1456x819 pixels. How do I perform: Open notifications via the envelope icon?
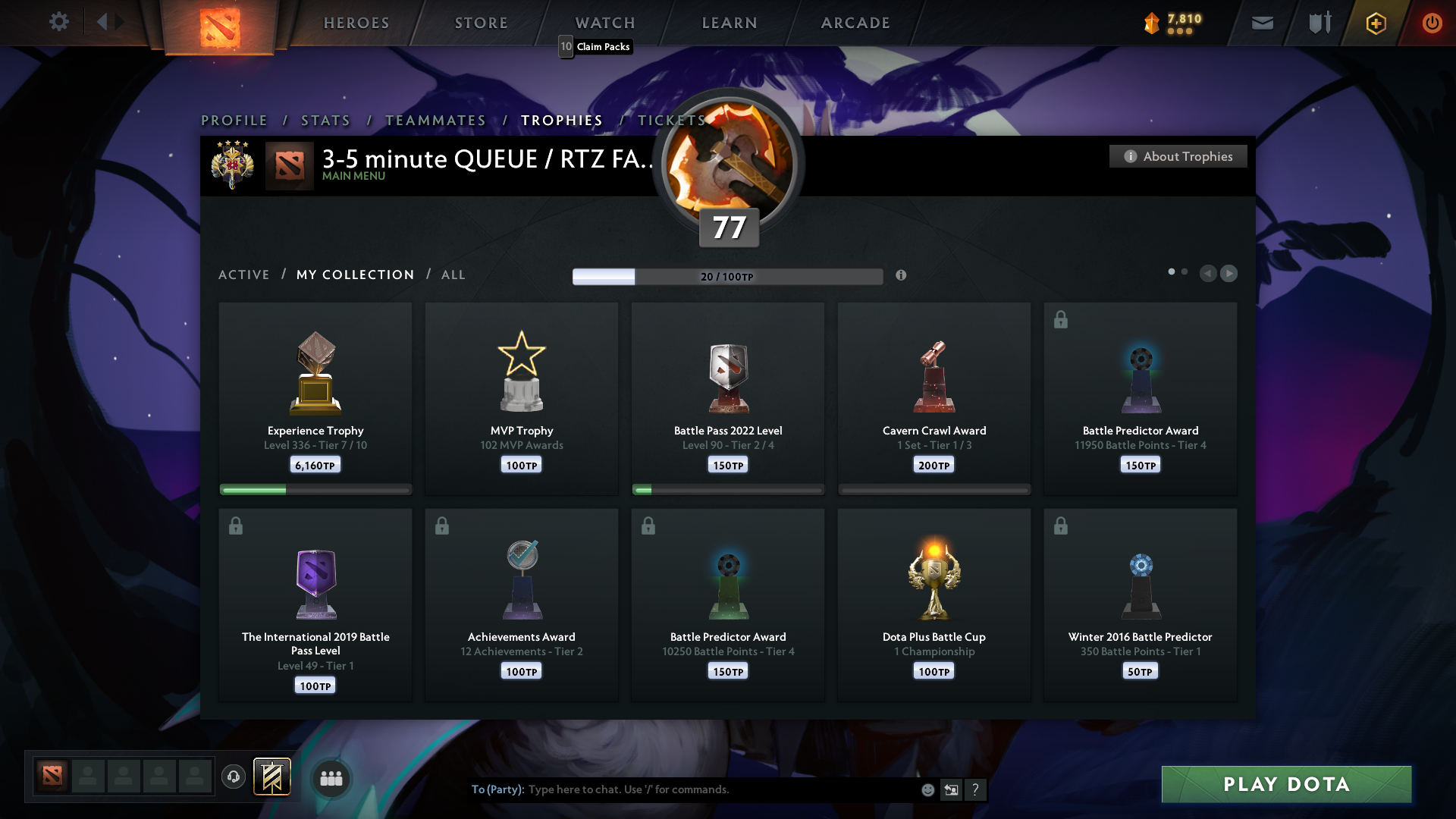click(x=1262, y=22)
